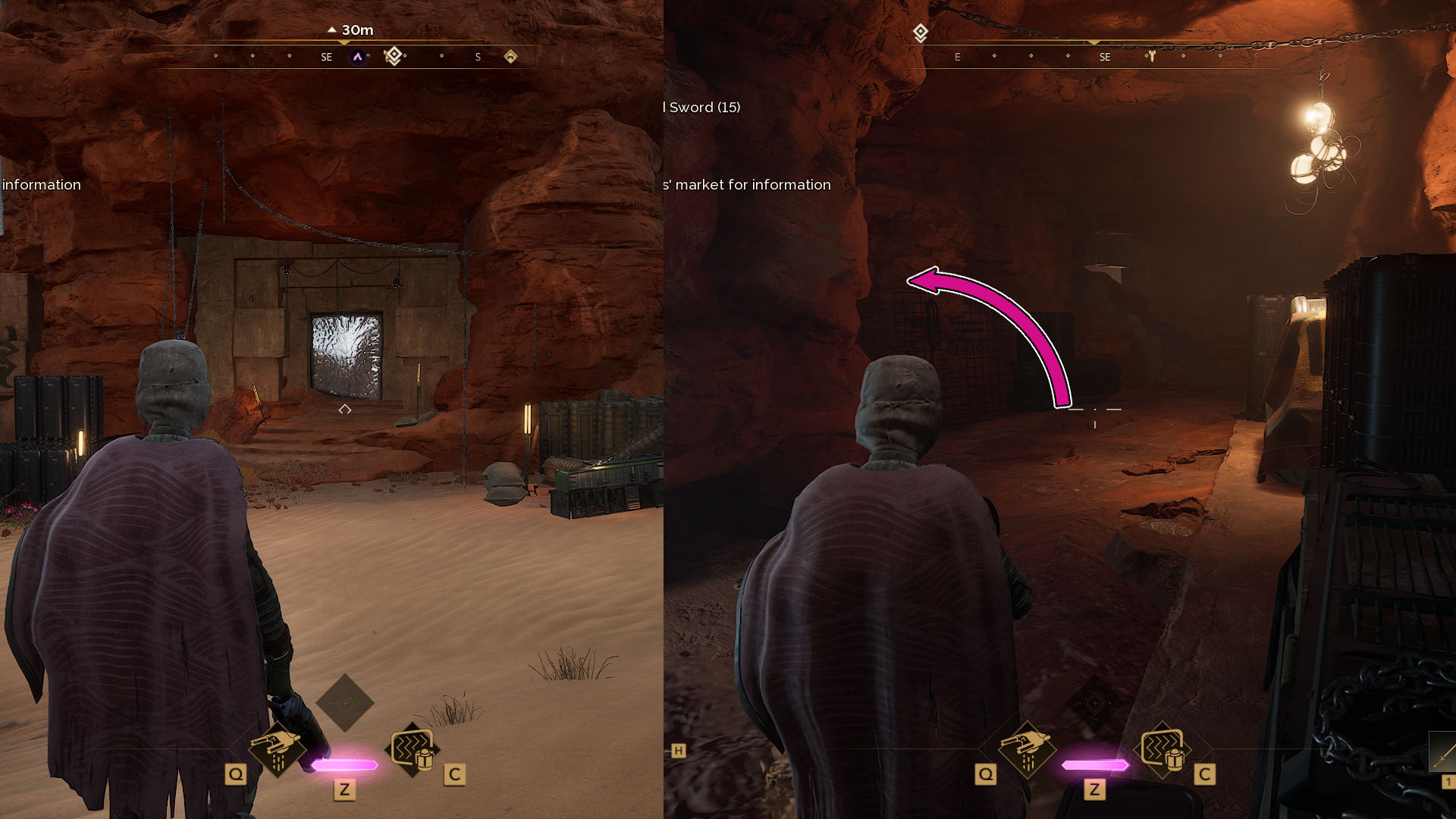The image size is (1456, 819).
Task: Click the gold diamond marker beside S
Action: click(x=510, y=57)
